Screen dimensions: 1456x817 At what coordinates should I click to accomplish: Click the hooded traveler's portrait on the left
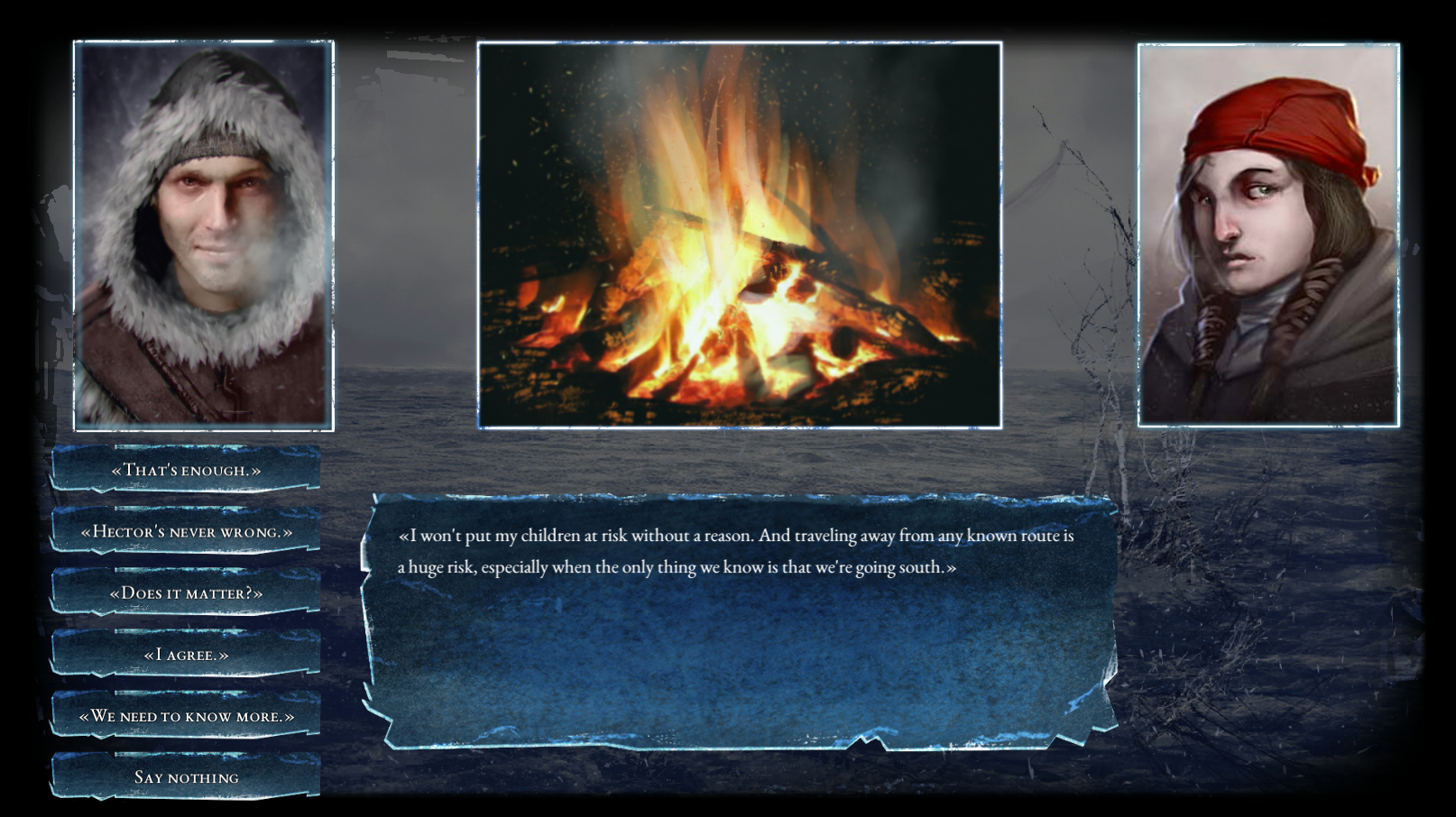pyautogui.click(x=200, y=234)
